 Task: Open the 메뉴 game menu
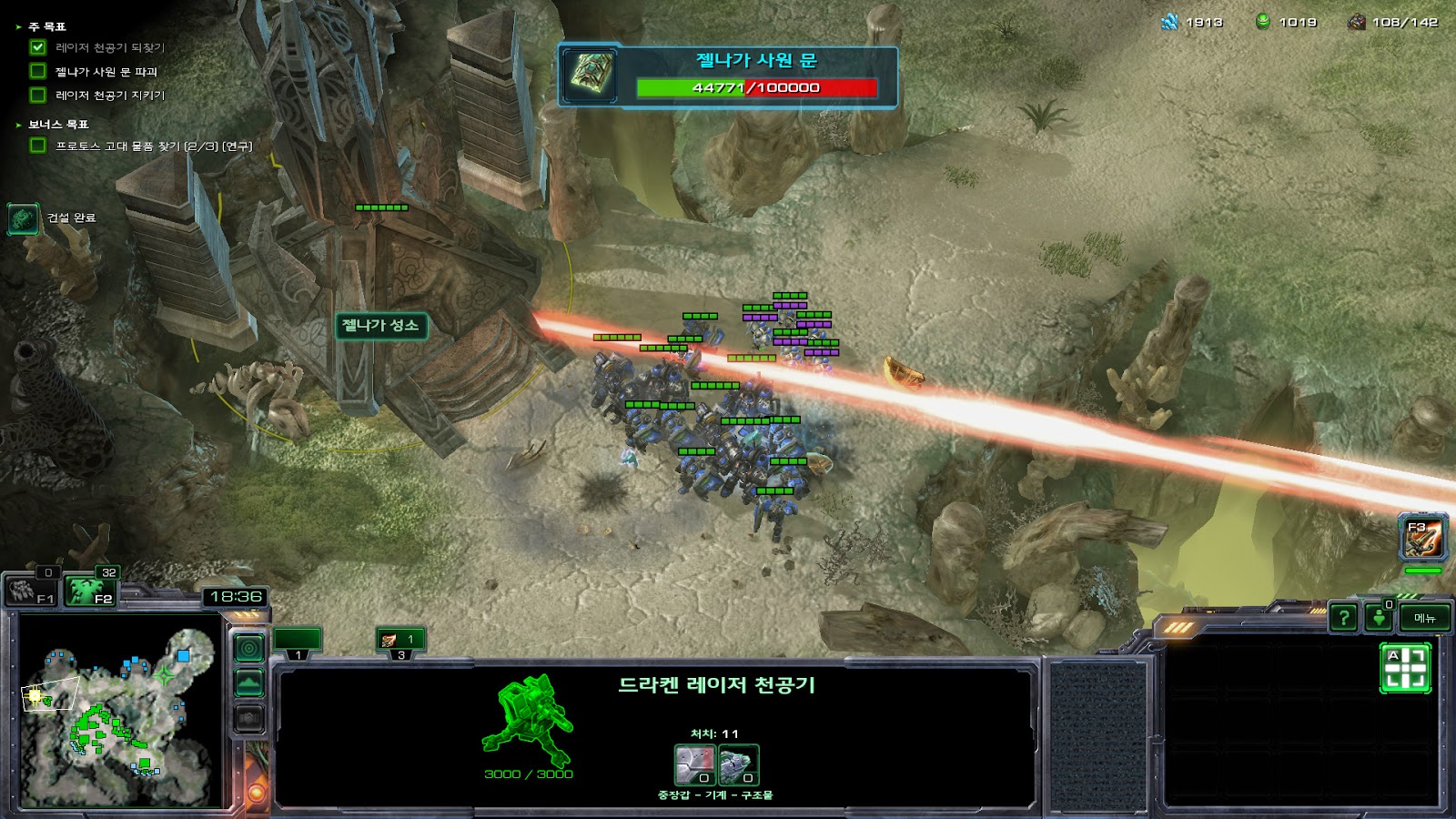pyautogui.click(x=1424, y=618)
